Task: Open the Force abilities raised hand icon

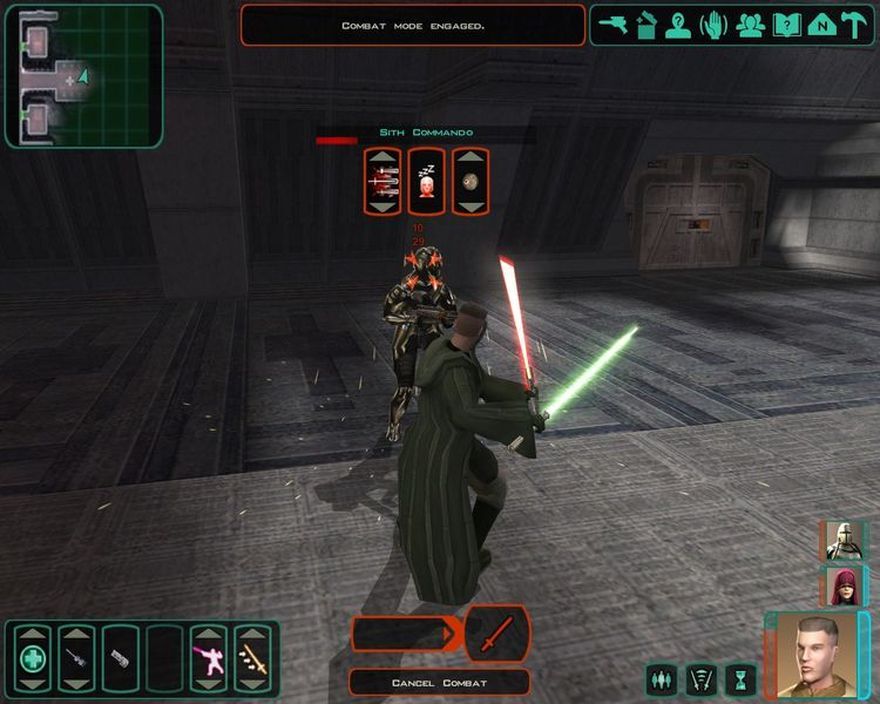Action: [713, 25]
